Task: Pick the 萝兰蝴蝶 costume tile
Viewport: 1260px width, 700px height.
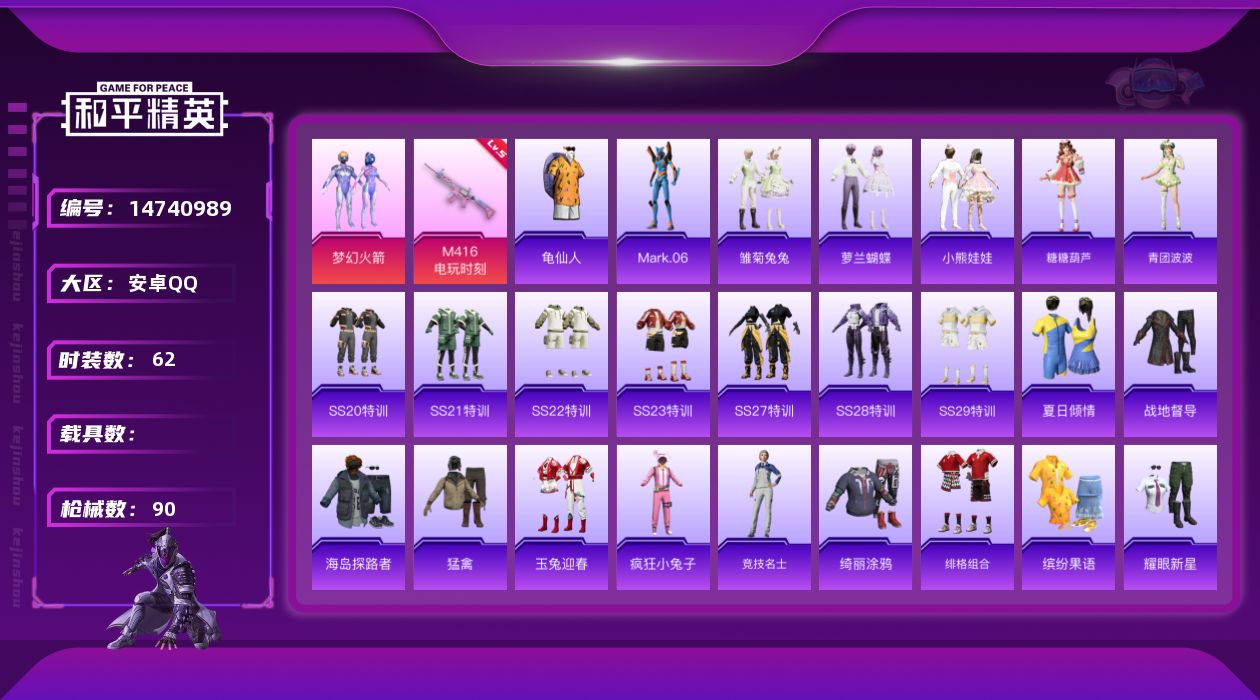Action: point(865,211)
